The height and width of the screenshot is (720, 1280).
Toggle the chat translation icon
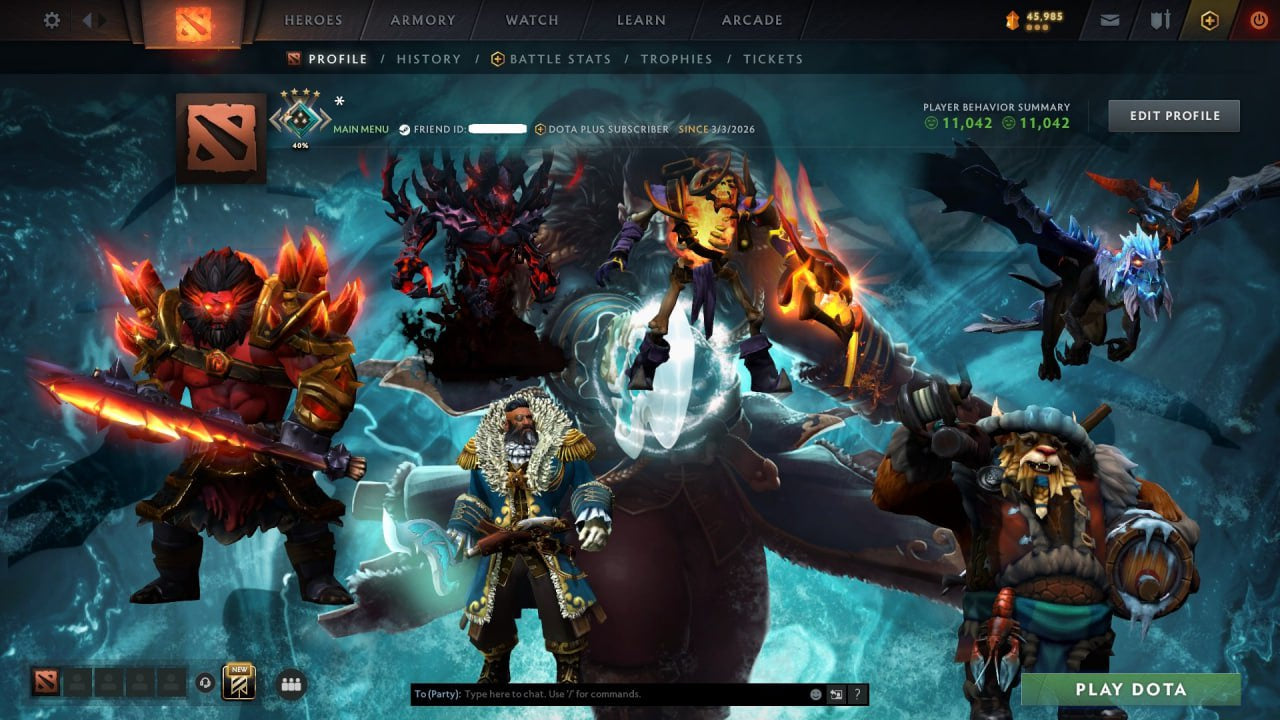pos(834,693)
